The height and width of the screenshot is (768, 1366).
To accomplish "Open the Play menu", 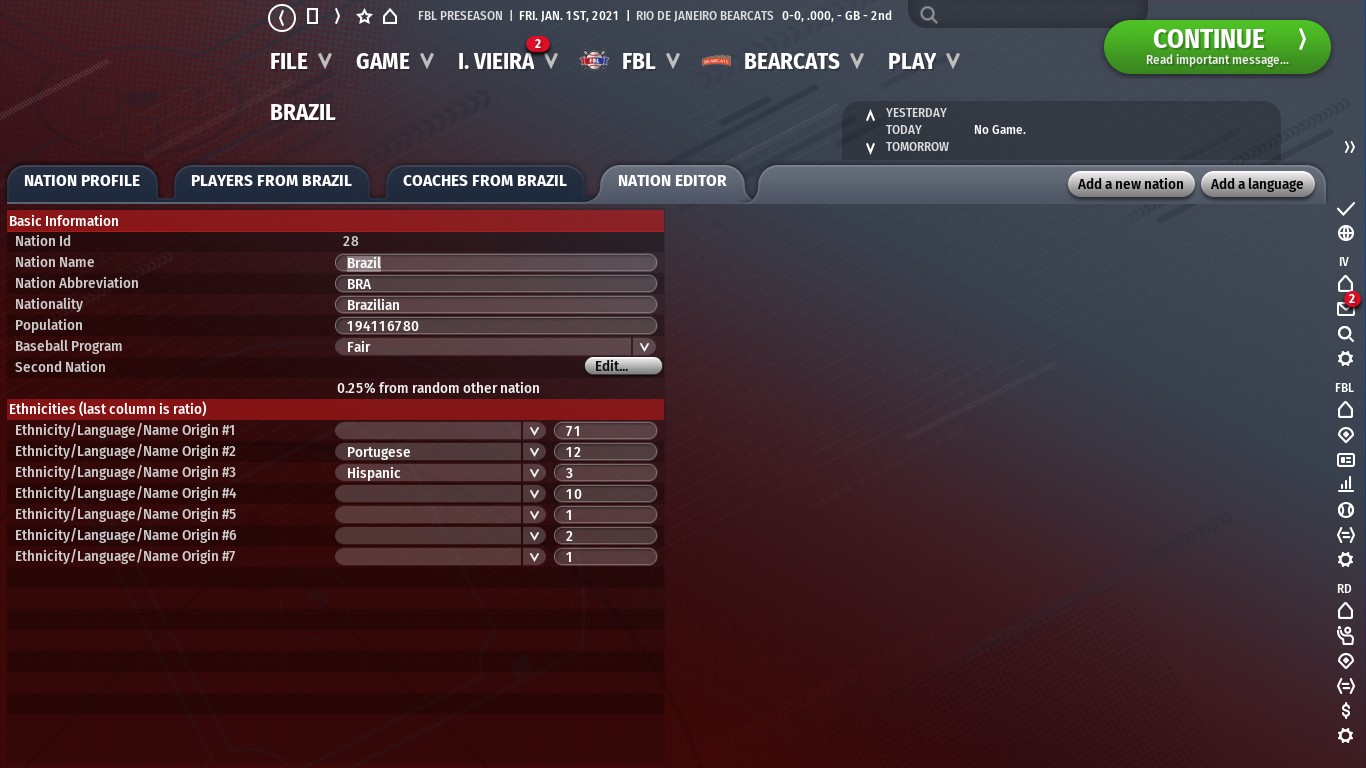I will tap(922, 62).
